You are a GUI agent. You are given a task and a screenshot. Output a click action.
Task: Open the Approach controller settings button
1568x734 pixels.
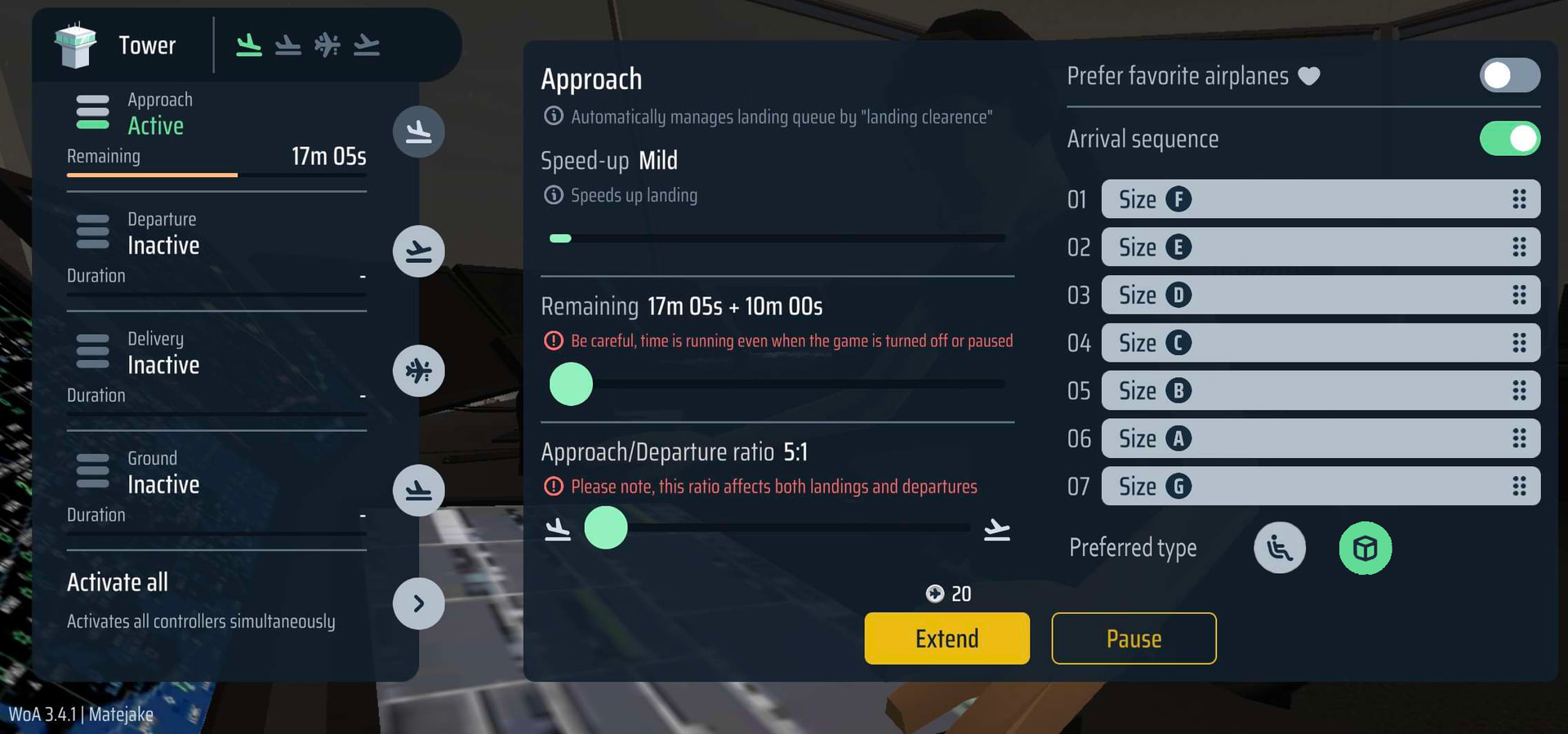(x=419, y=131)
